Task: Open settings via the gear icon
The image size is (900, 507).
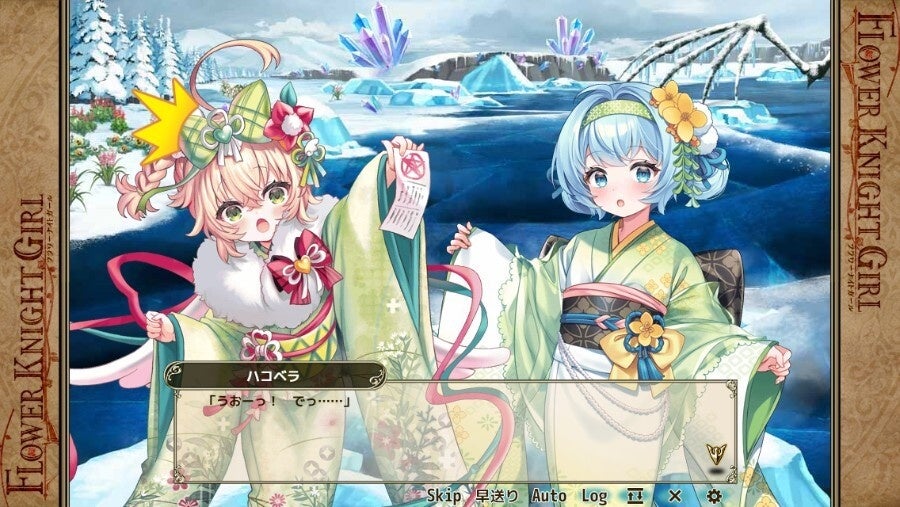Action: (x=714, y=495)
